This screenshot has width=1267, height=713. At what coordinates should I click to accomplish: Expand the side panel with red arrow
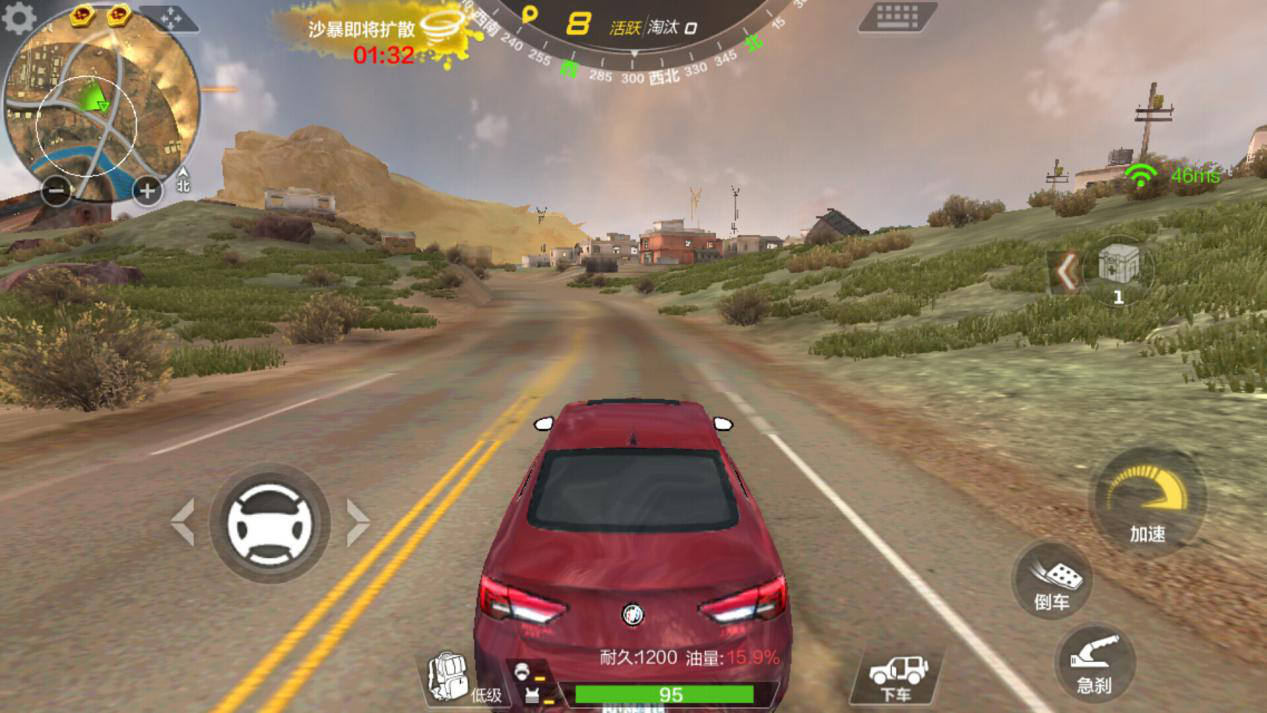pos(1067,271)
